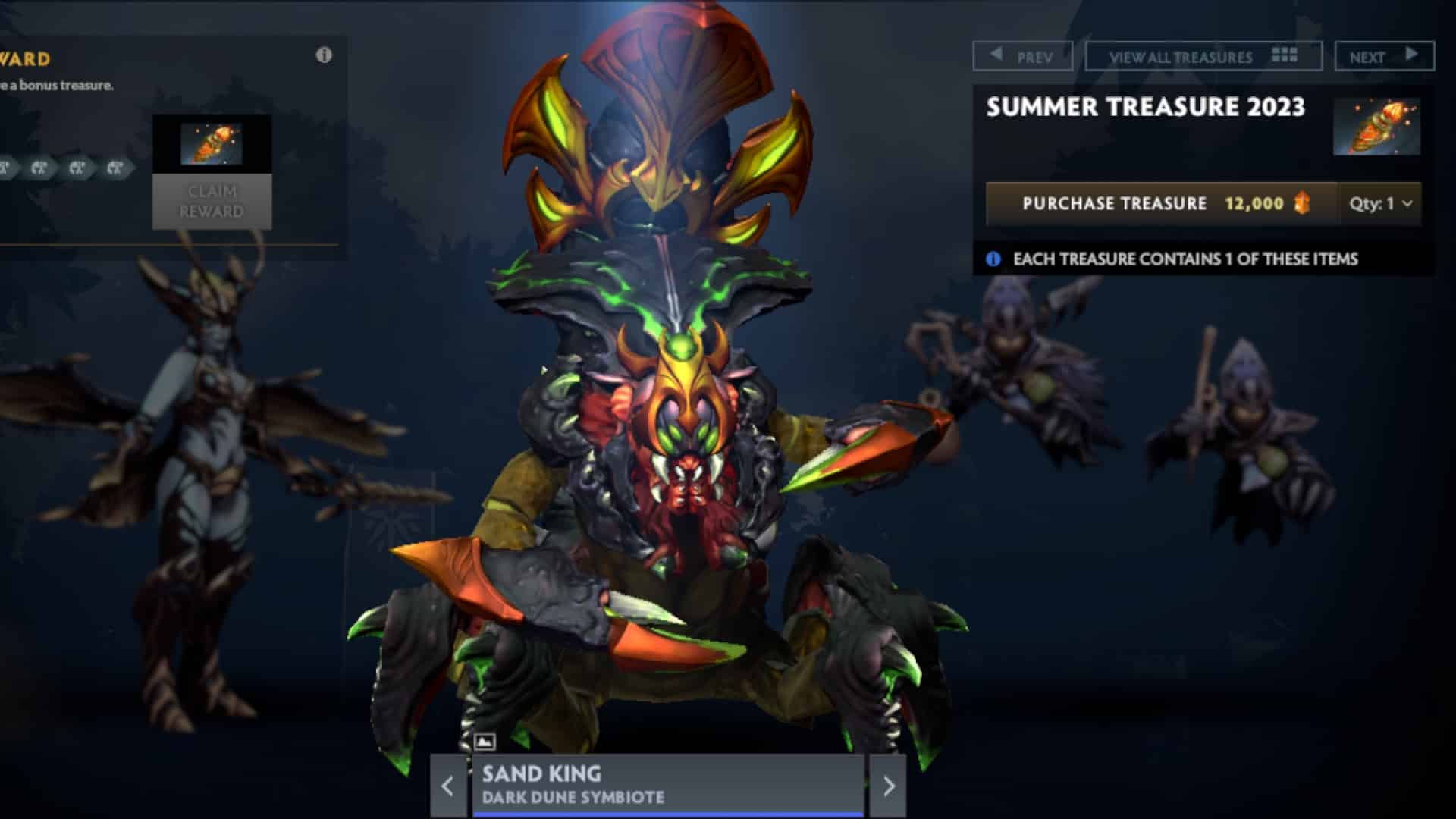Viewport: 1456px width, 819px height.
Task: Click the blue progress bar under Dark Dune Symbiote
Action: 667,814
